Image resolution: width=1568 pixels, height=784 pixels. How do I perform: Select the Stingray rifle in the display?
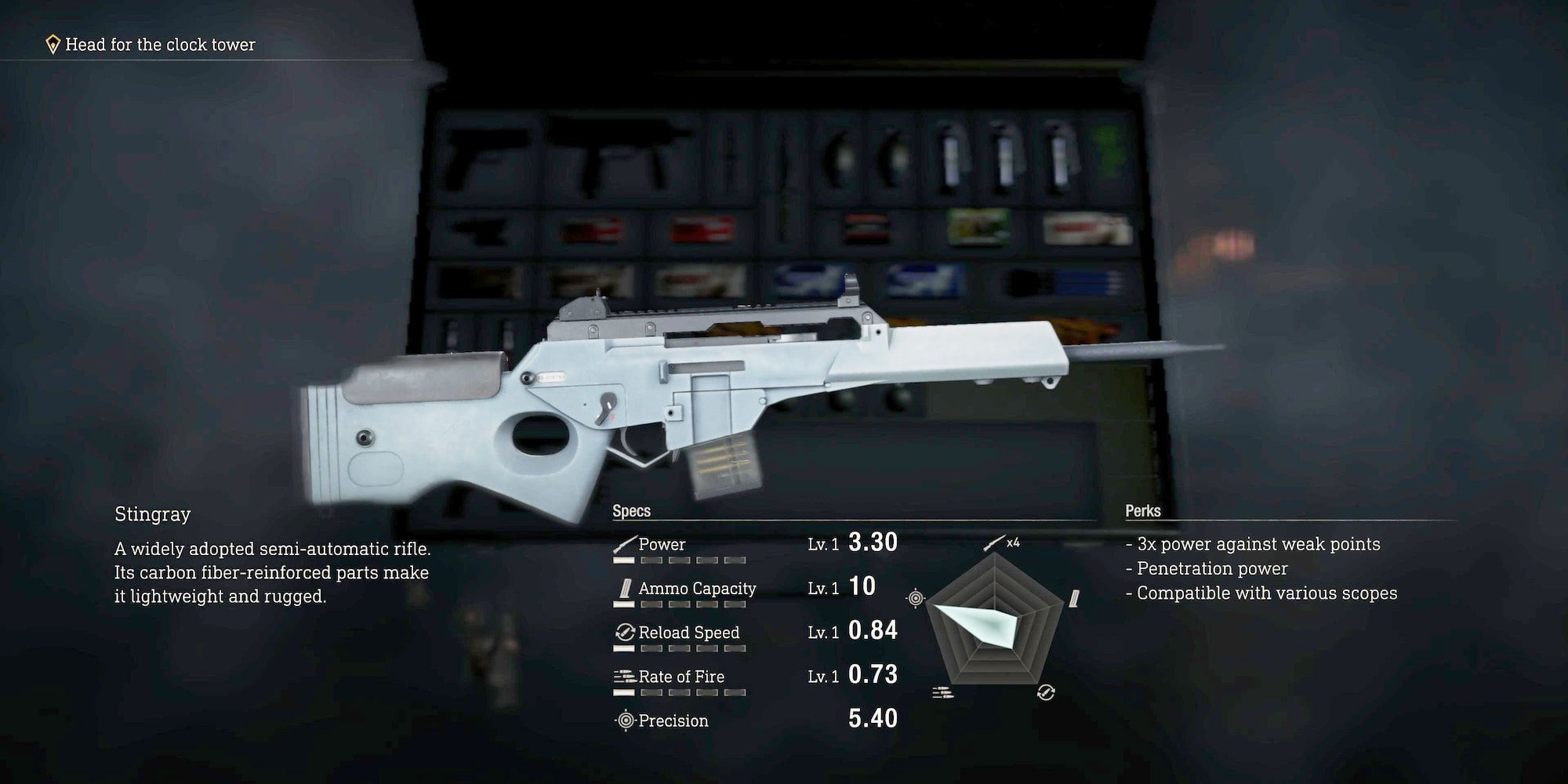[706, 392]
